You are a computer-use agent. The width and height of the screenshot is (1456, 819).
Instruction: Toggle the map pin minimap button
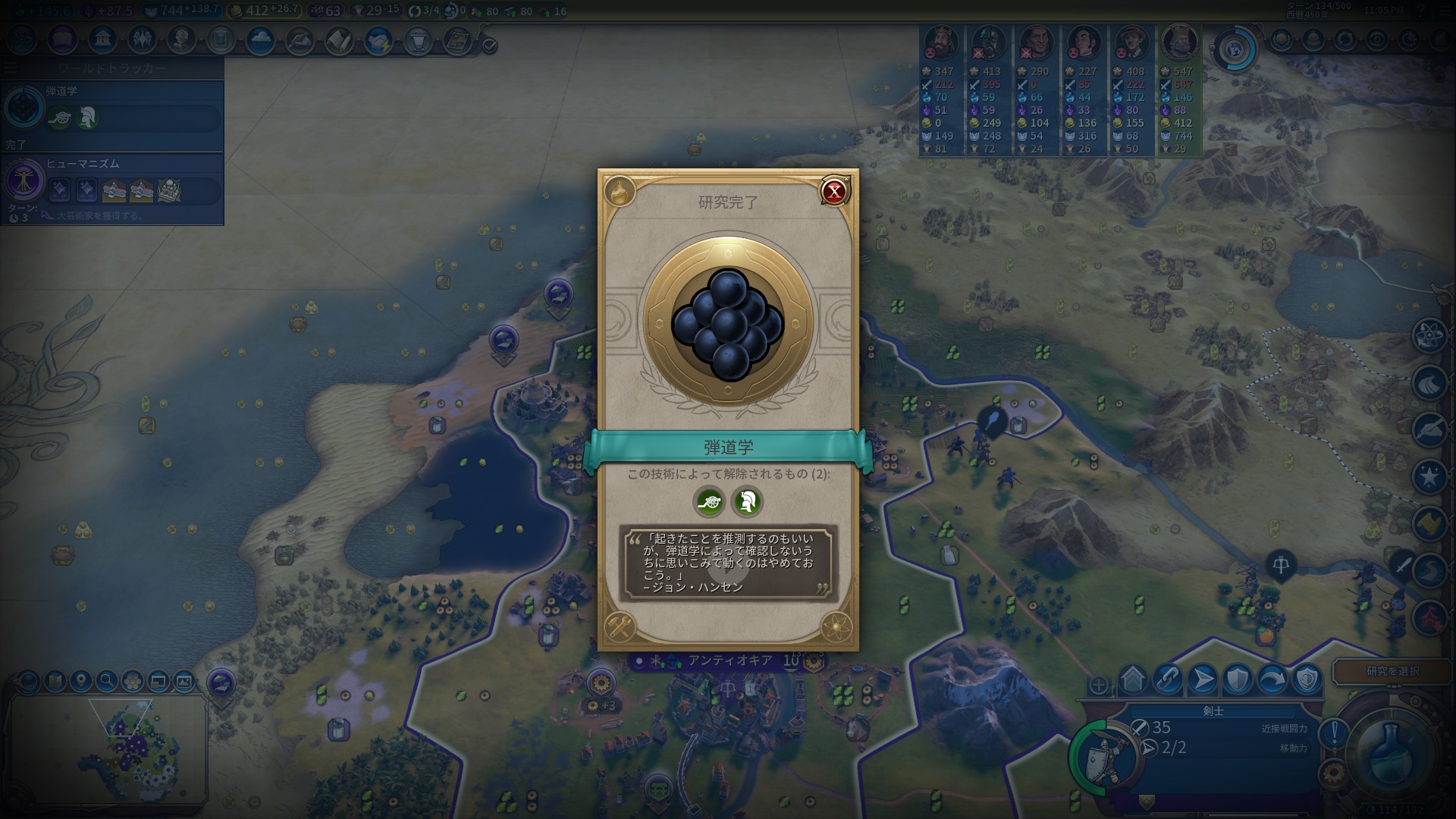80,680
